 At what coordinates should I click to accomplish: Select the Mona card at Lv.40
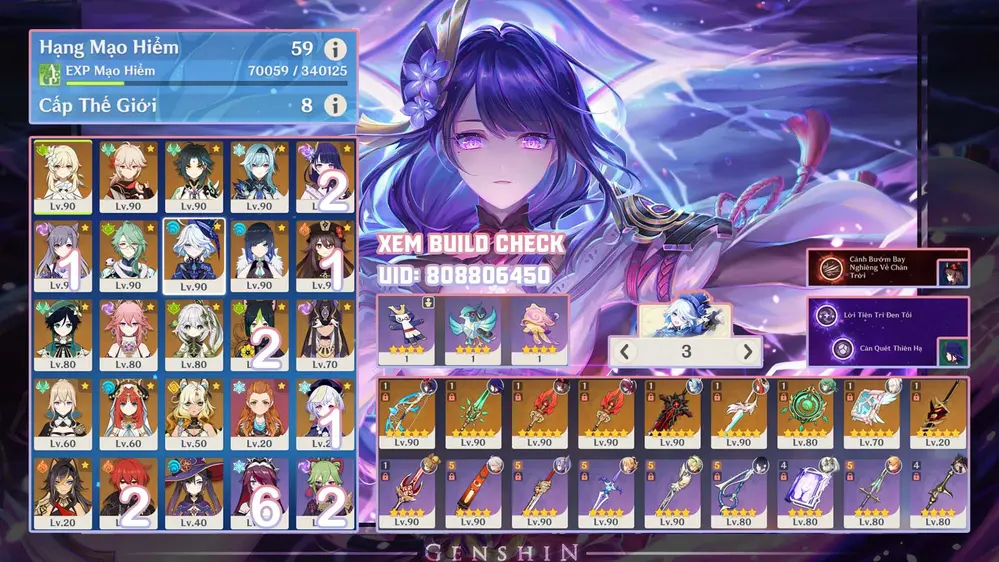coord(193,490)
